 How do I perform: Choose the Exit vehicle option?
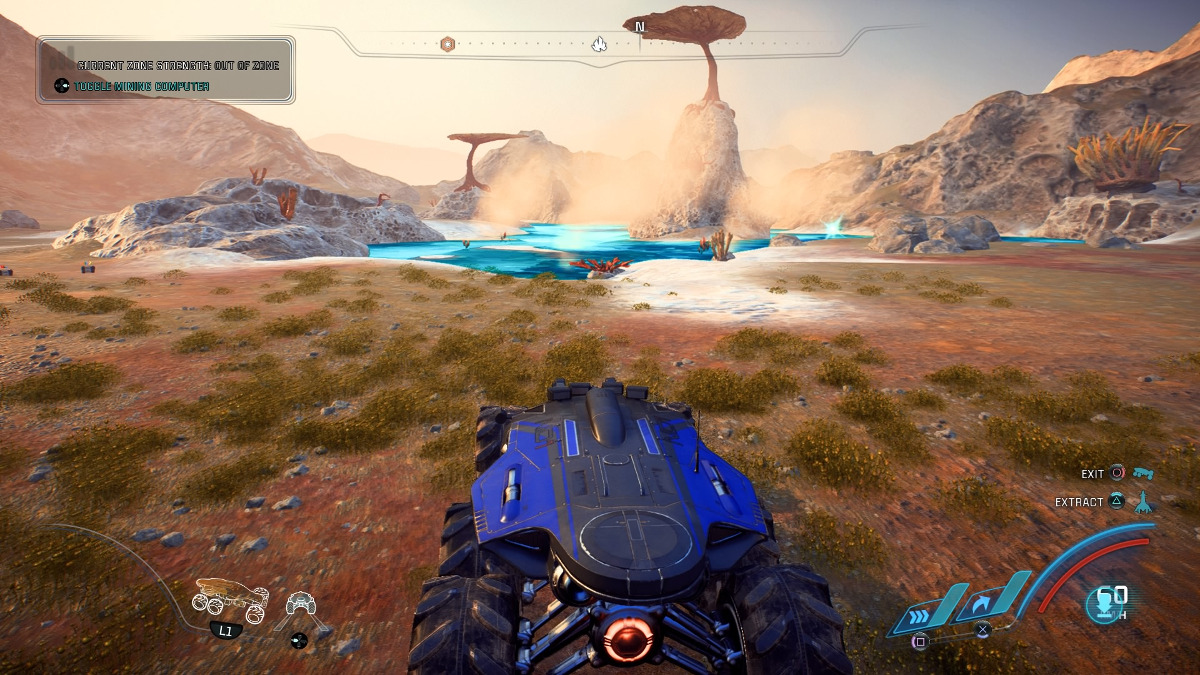[x=1092, y=474]
